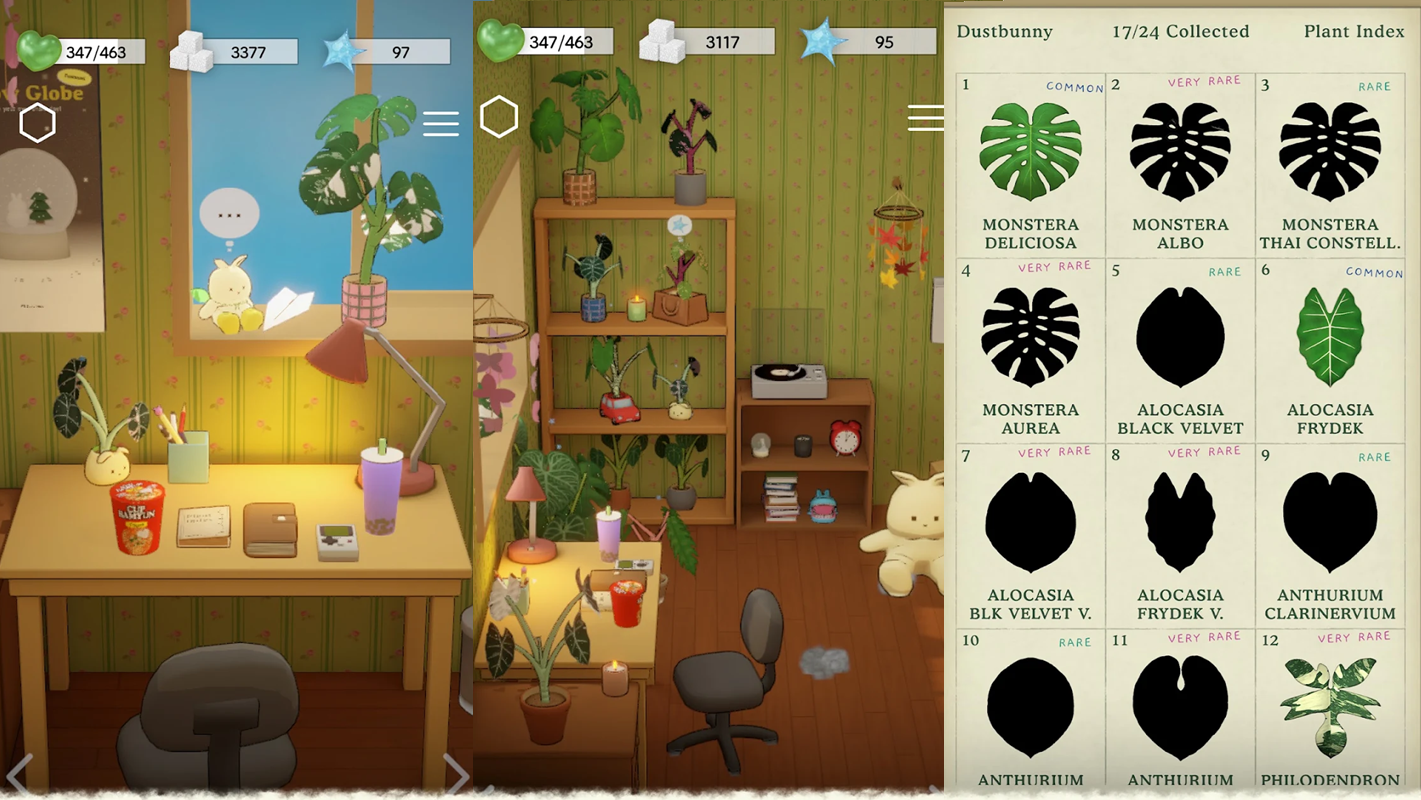Screen dimensions: 1421x800
Task: Open the Philodendron entry numbered 12
Action: 1330,710
